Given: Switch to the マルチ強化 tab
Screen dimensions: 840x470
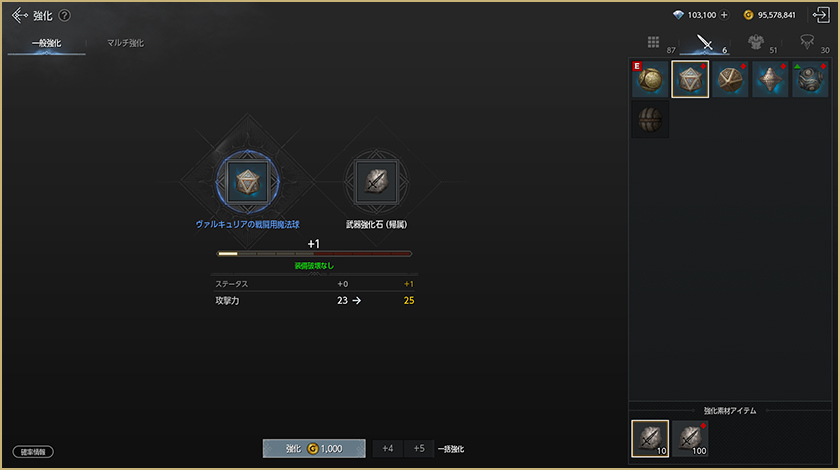Looking at the screenshot, I should [125, 43].
